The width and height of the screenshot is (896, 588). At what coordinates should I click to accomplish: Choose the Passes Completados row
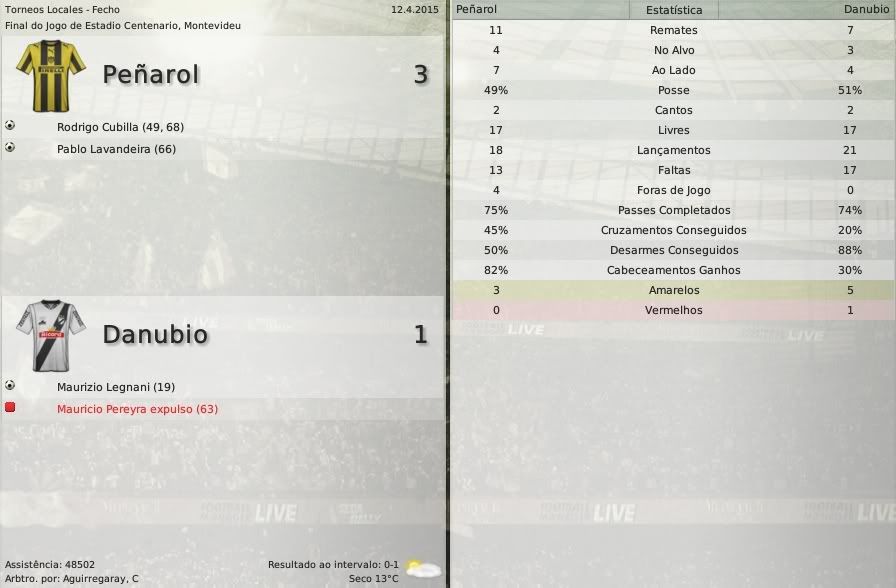click(673, 210)
